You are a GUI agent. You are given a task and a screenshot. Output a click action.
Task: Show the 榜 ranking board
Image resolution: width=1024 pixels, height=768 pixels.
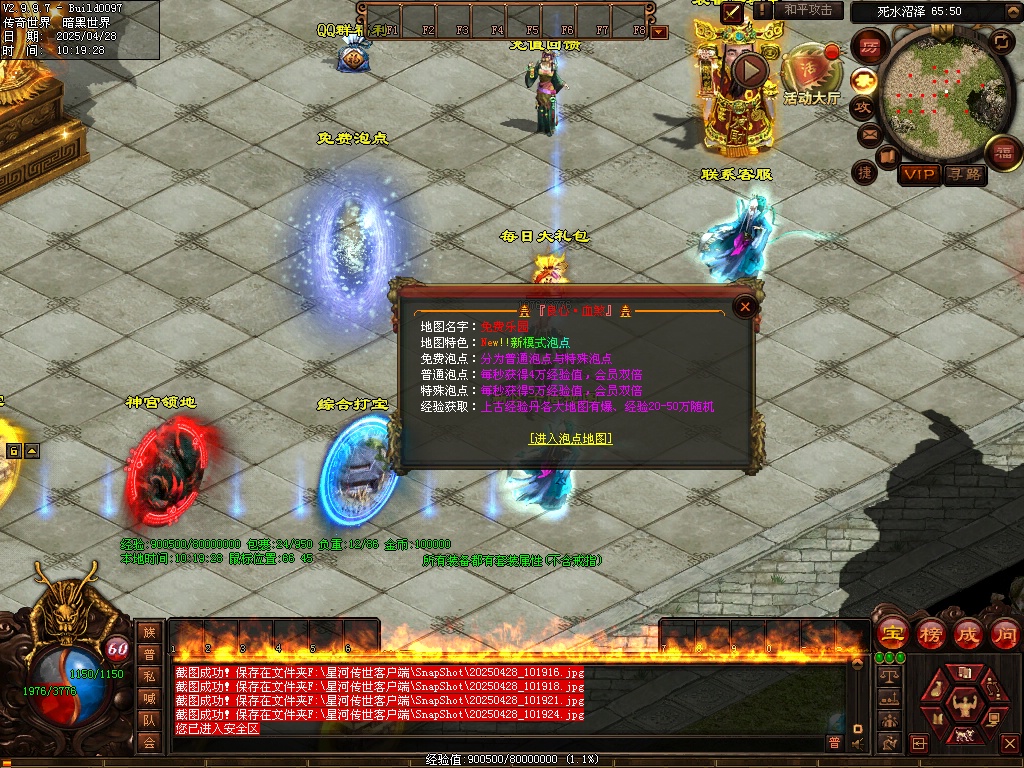coord(930,634)
